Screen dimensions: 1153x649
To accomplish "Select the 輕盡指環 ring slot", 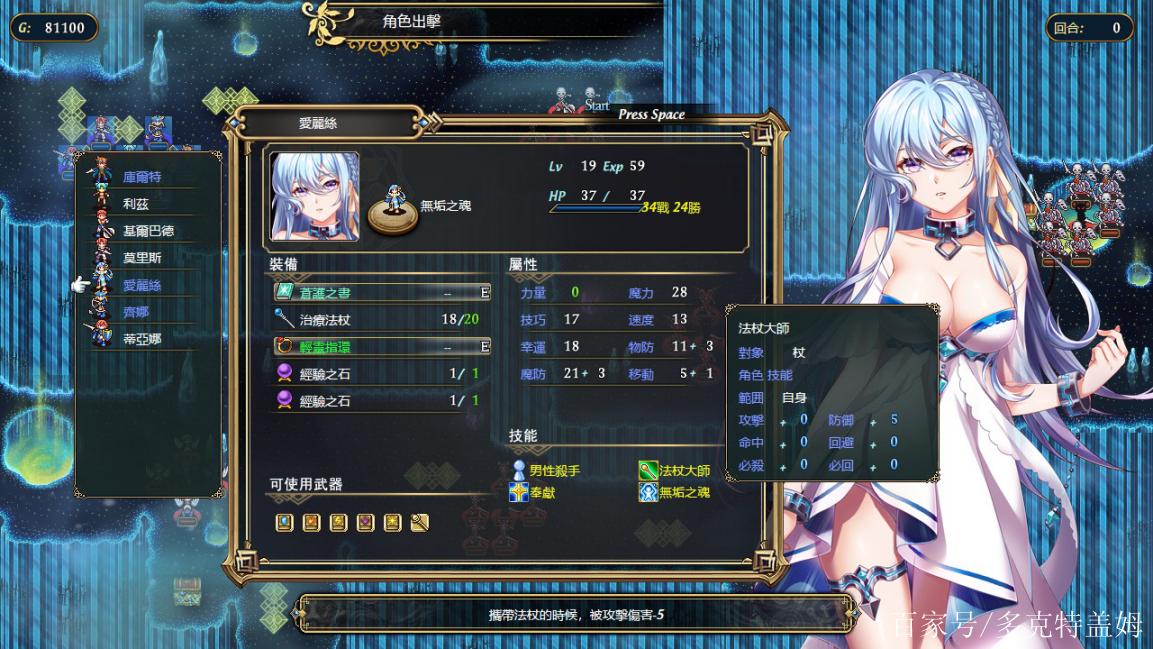I will click(381, 347).
